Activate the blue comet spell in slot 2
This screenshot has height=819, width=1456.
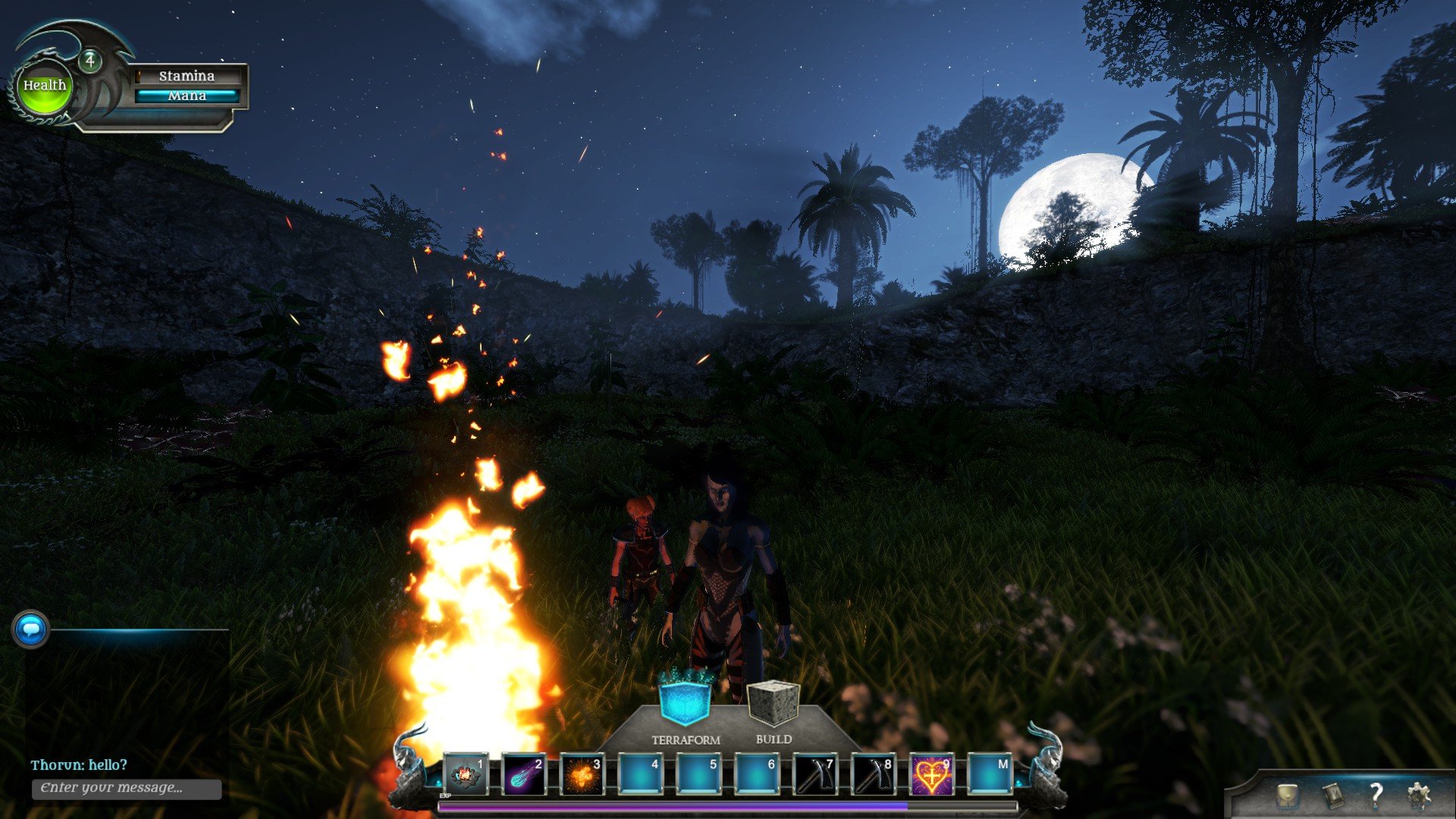[523, 774]
